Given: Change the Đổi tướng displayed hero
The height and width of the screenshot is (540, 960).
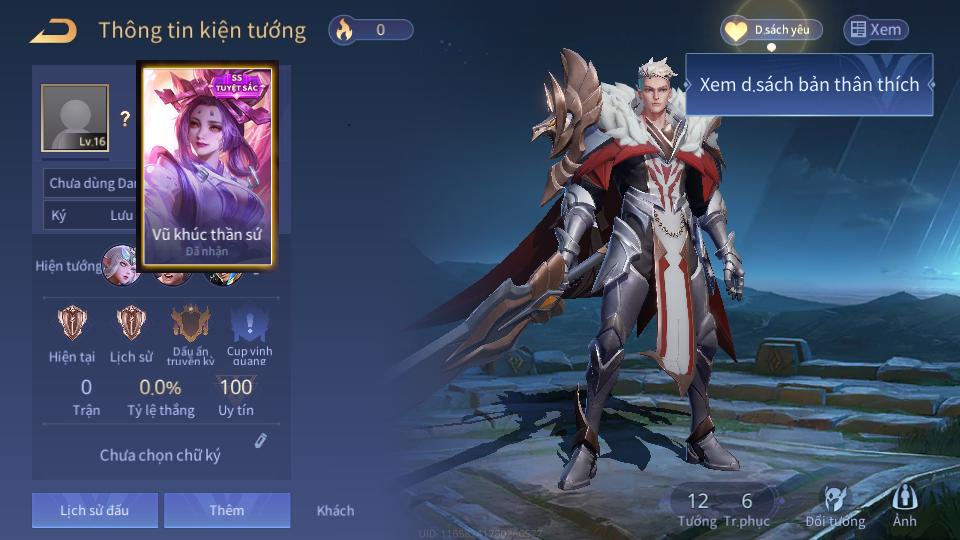Looking at the screenshot, I should 835,507.
